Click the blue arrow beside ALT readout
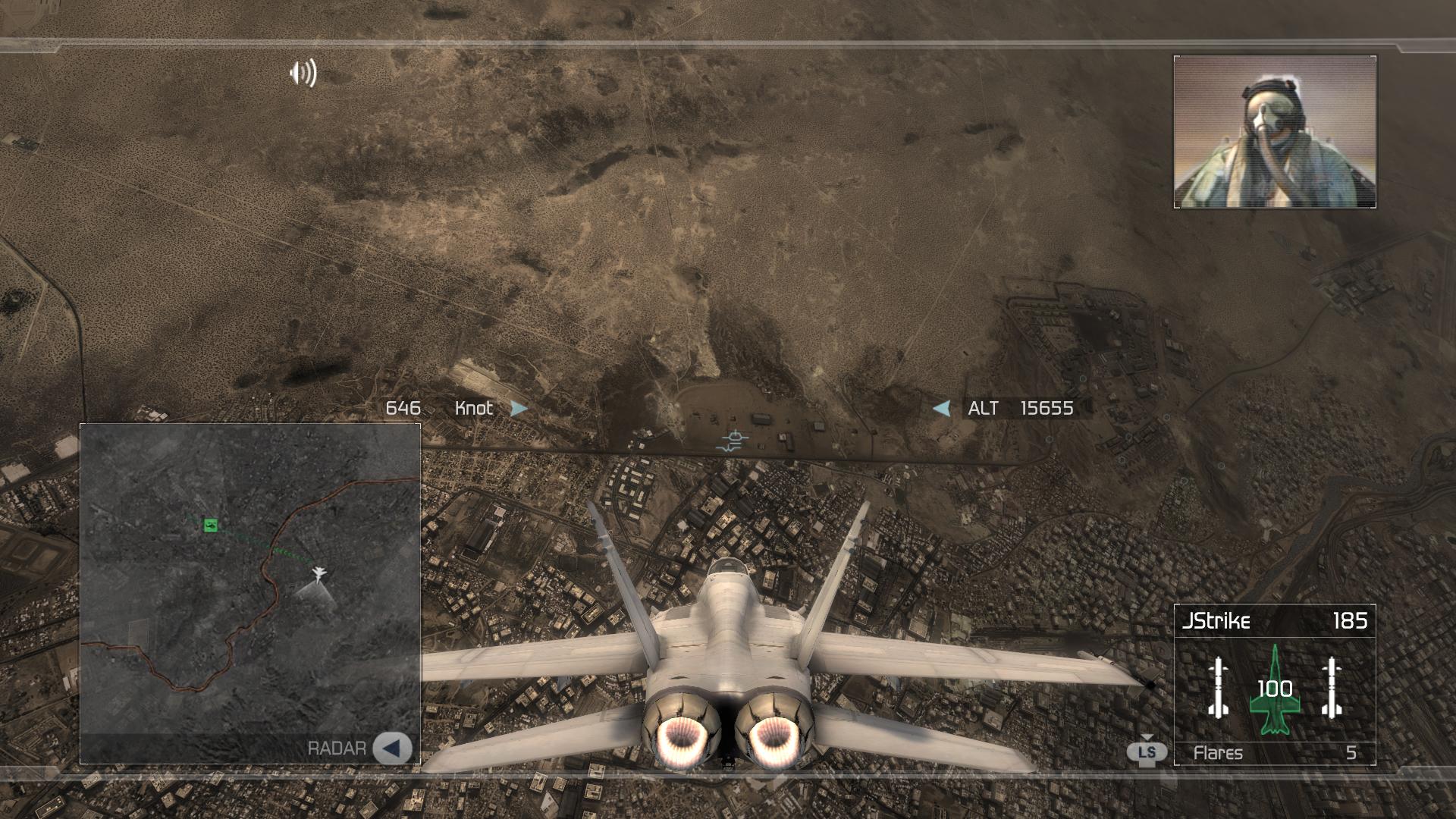This screenshot has width=1456, height=819. point(940,409)
